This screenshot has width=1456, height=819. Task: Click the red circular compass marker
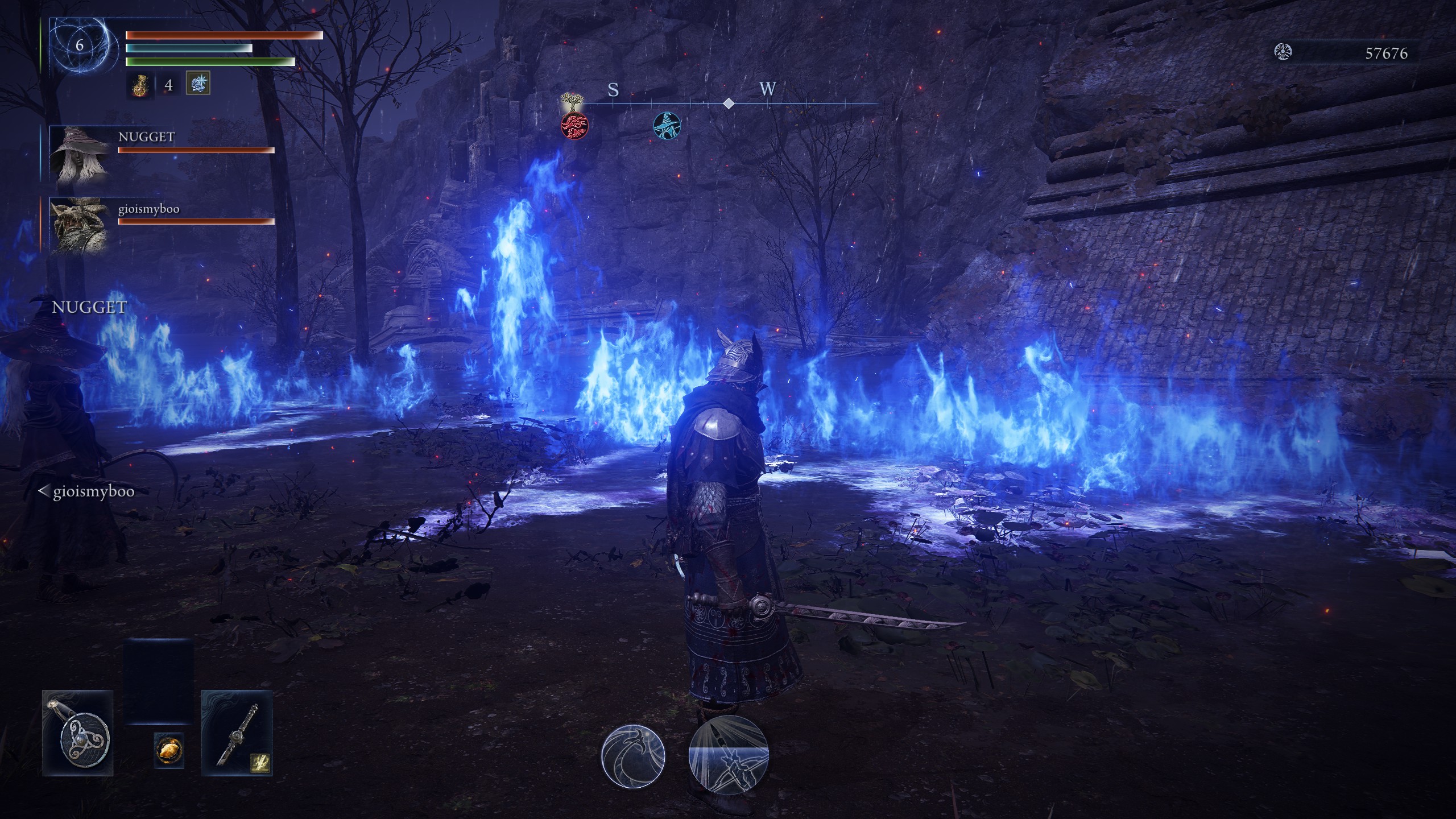click(x=574, y=126)
